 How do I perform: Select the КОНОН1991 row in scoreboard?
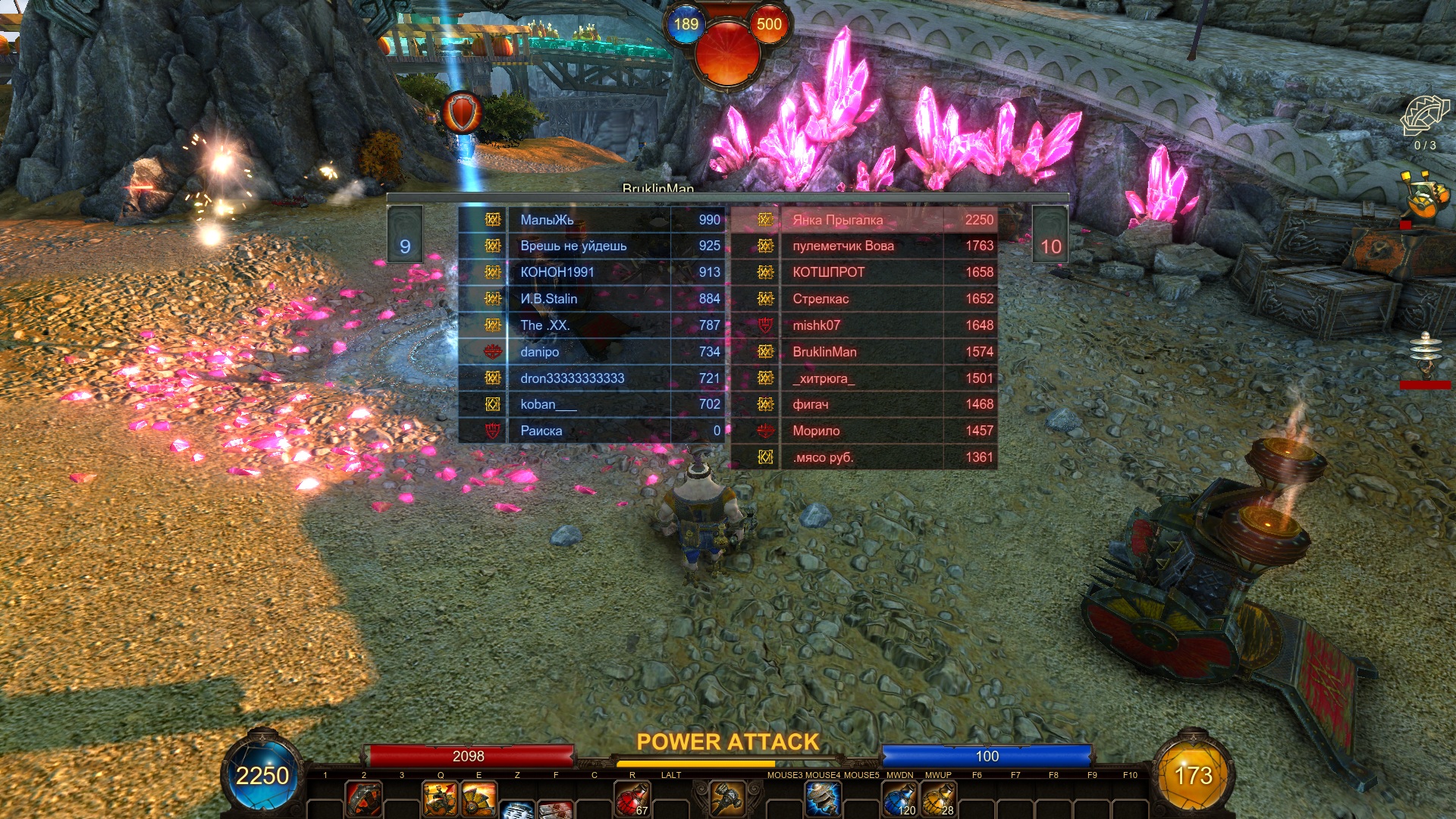click(x=591, y=272)
